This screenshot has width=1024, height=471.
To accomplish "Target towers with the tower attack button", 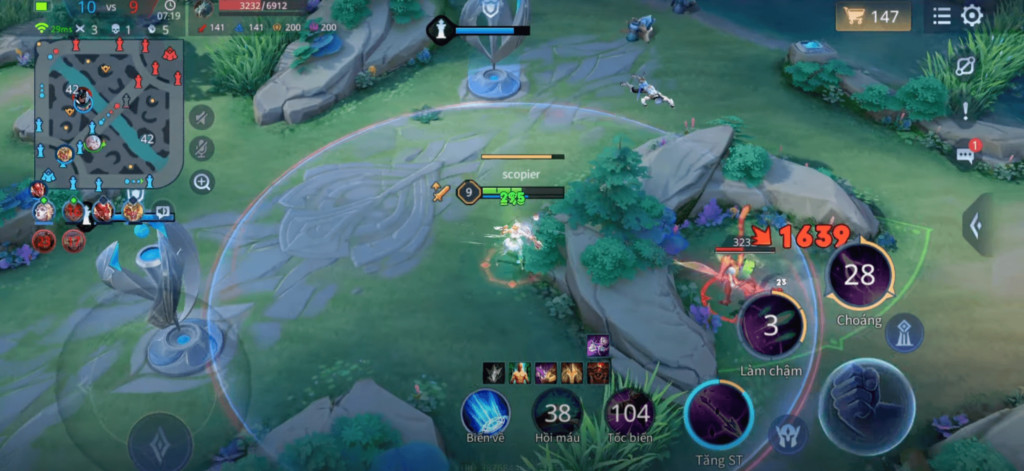I will tap(904, 333).
